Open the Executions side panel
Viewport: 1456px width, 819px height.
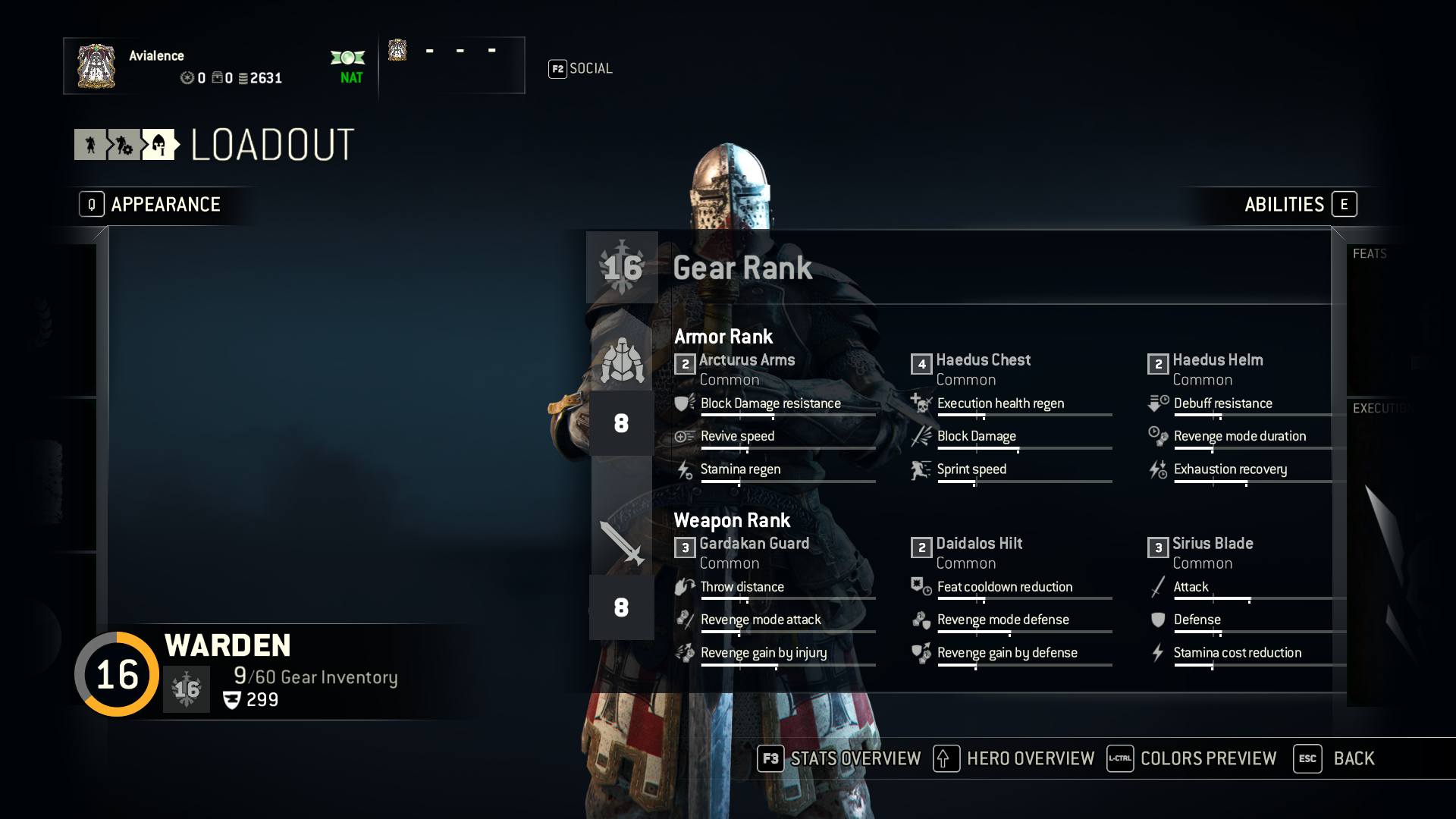1382,409
